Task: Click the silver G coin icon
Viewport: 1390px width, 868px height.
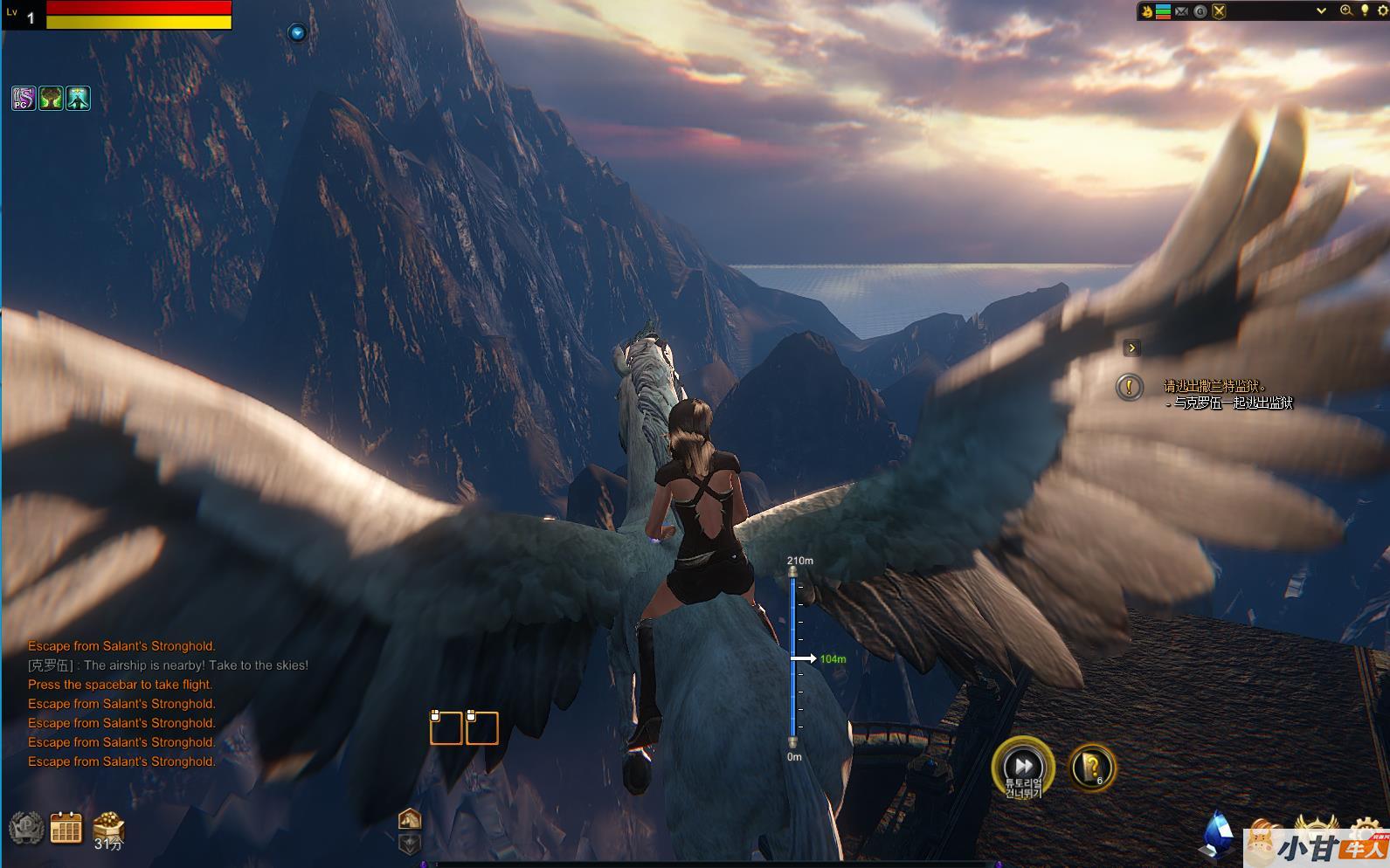Action: (1200, 11)
